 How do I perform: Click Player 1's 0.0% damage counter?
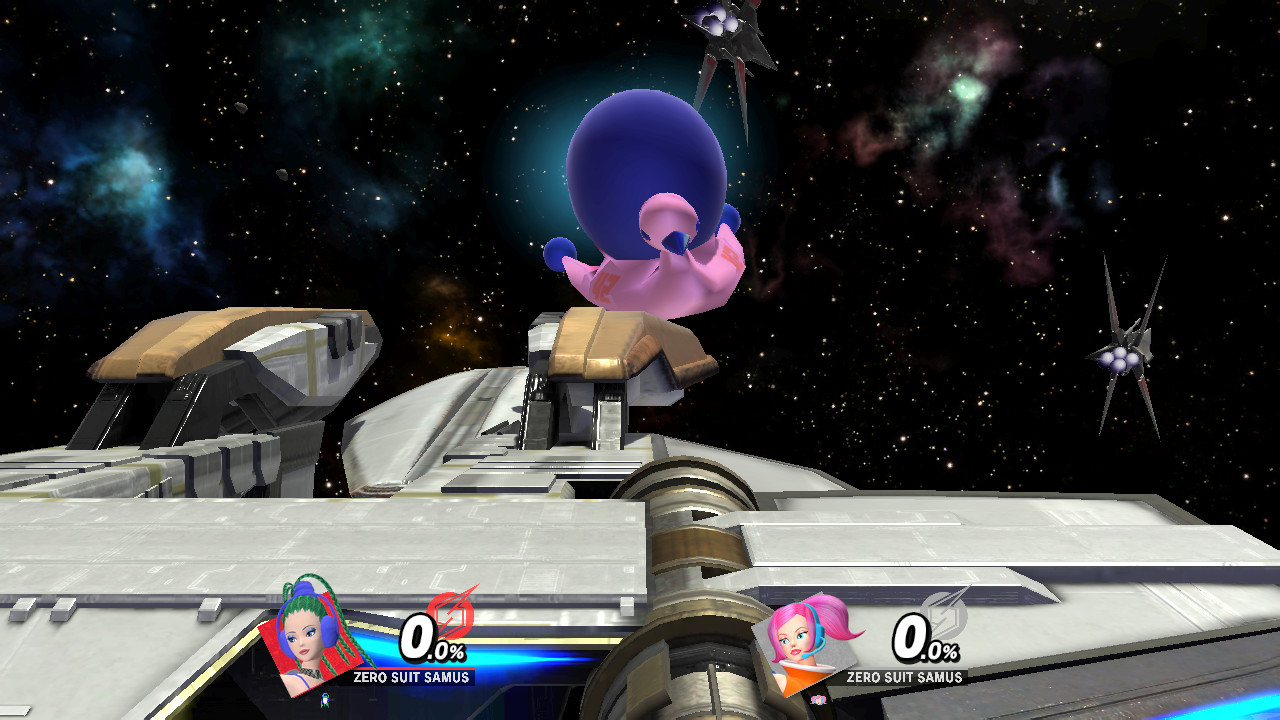[432, 645]
